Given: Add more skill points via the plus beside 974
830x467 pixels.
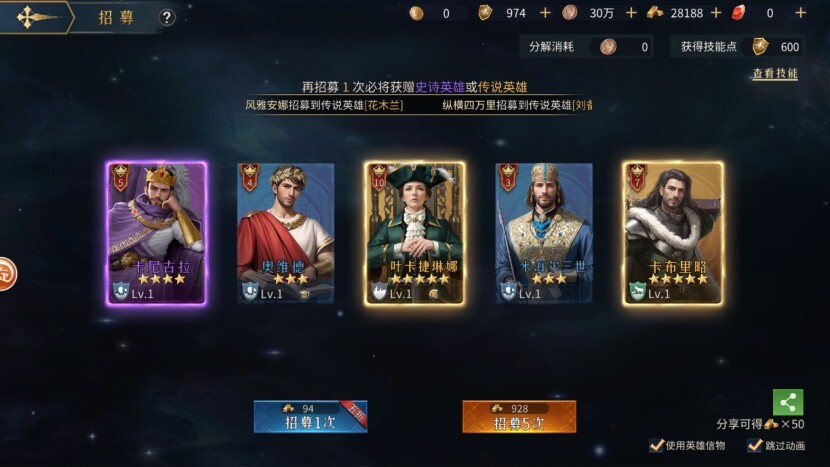Looking at the screenshot, I should 545,13.
